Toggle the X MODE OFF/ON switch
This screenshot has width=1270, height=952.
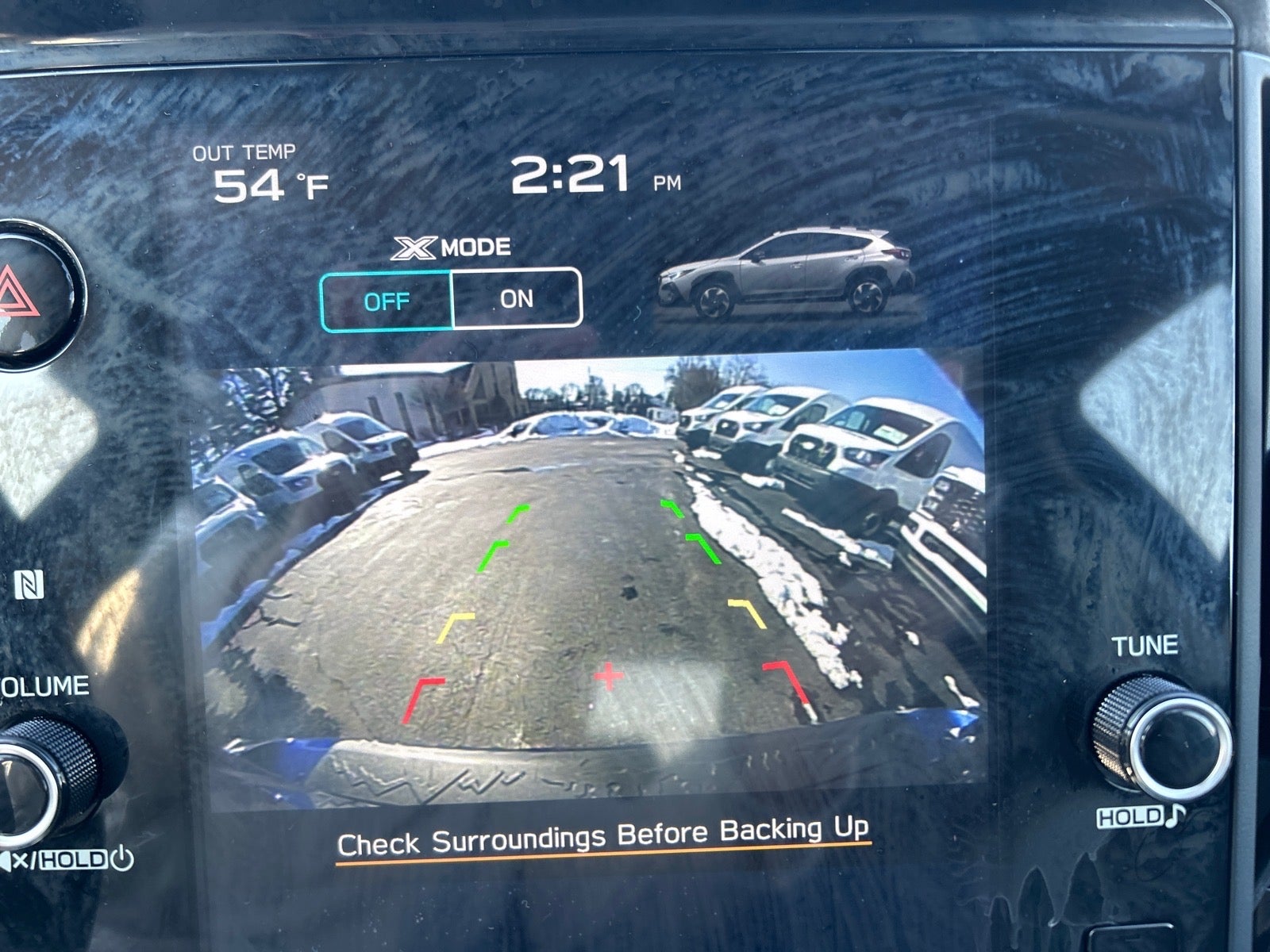tap(451, 300)
